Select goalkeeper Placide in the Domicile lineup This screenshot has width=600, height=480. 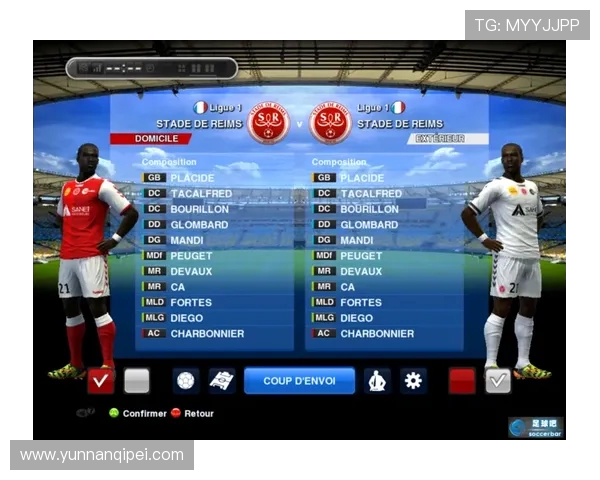[193, 178]
